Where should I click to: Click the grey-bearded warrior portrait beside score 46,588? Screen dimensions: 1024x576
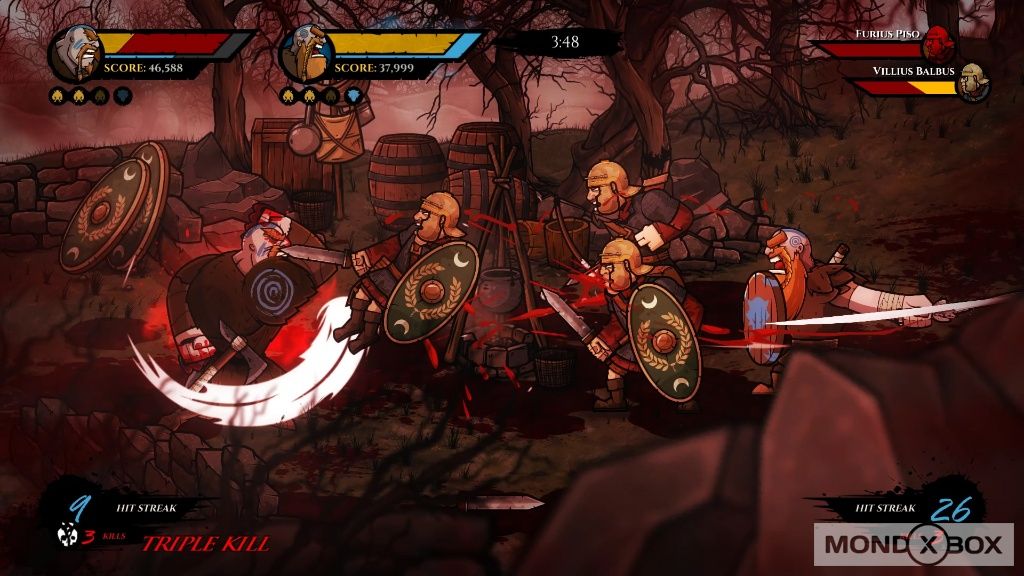pyautogui.click(x=73, y=53)
